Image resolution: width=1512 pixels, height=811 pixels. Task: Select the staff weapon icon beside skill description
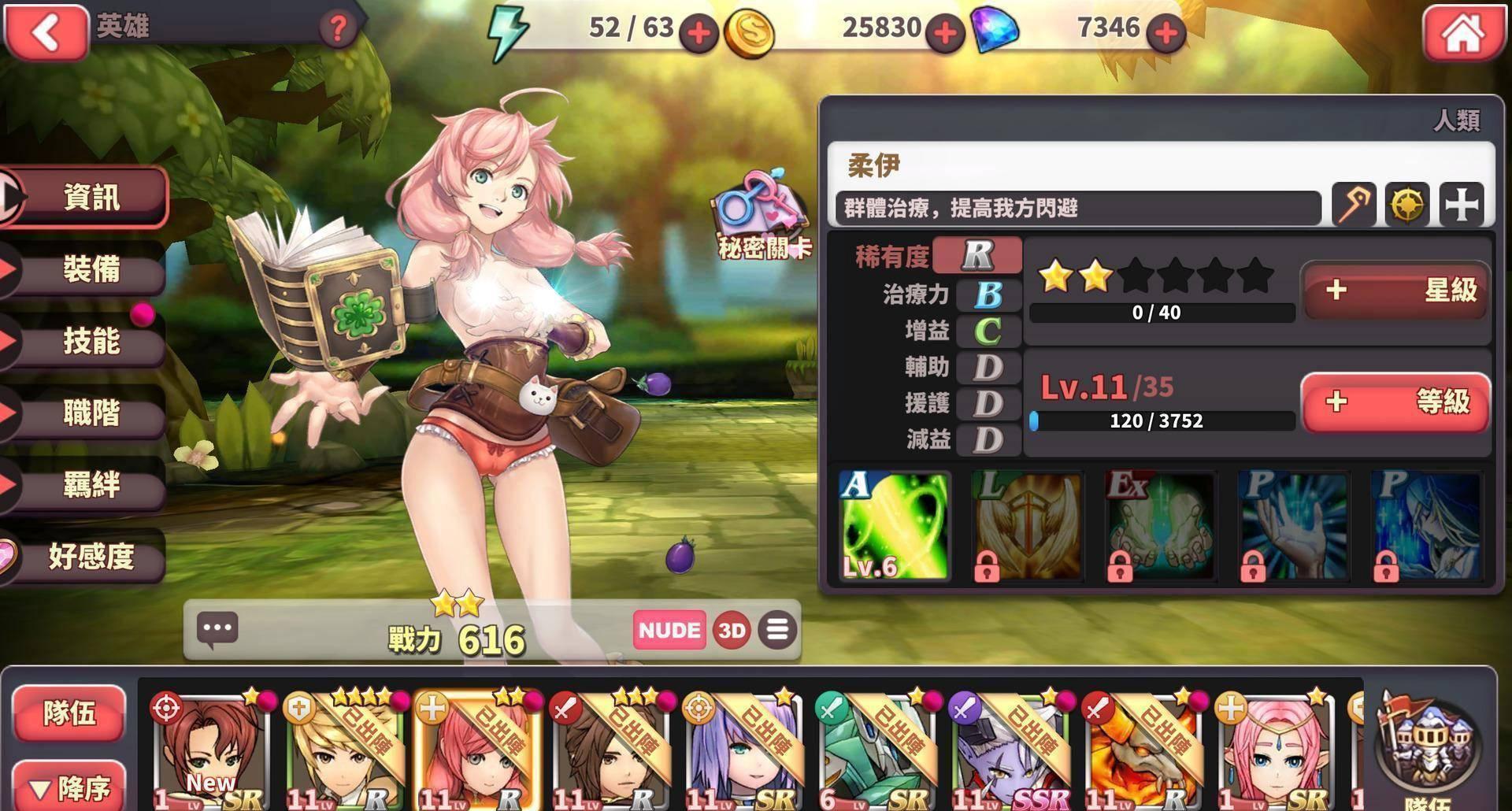pos(1353,206)
